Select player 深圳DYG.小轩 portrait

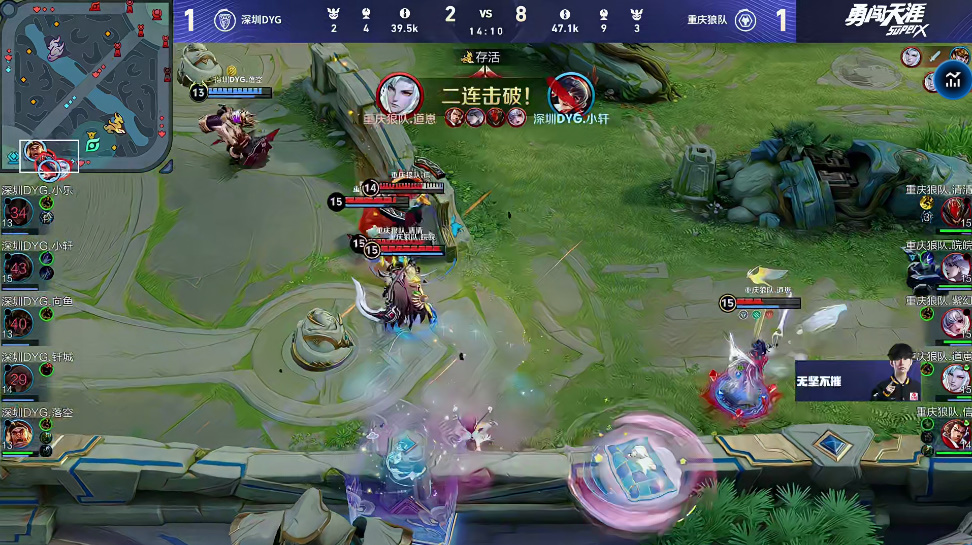pos(19,267)
